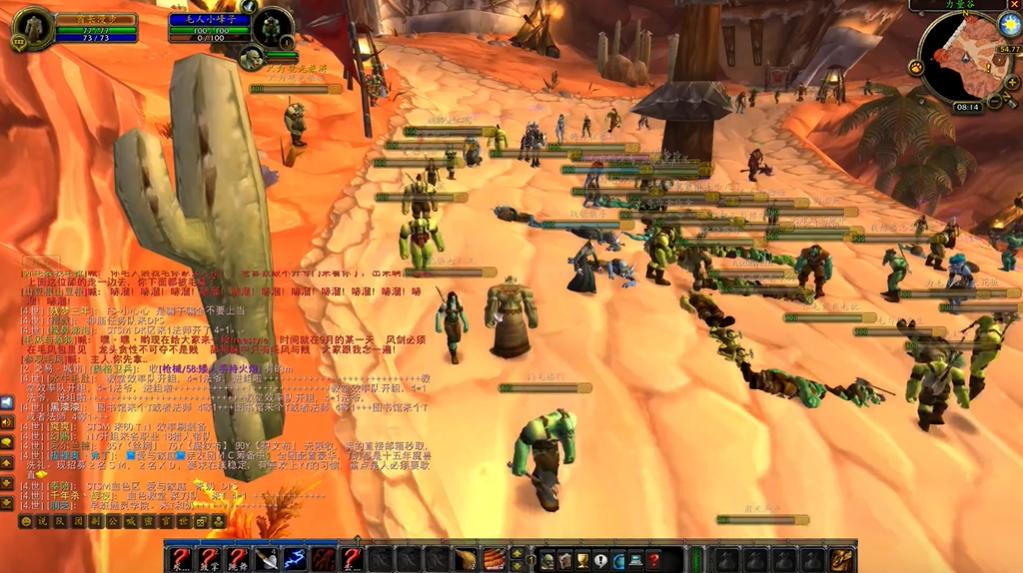Toggle the minimap tracking paw icon

click(915, 67)
